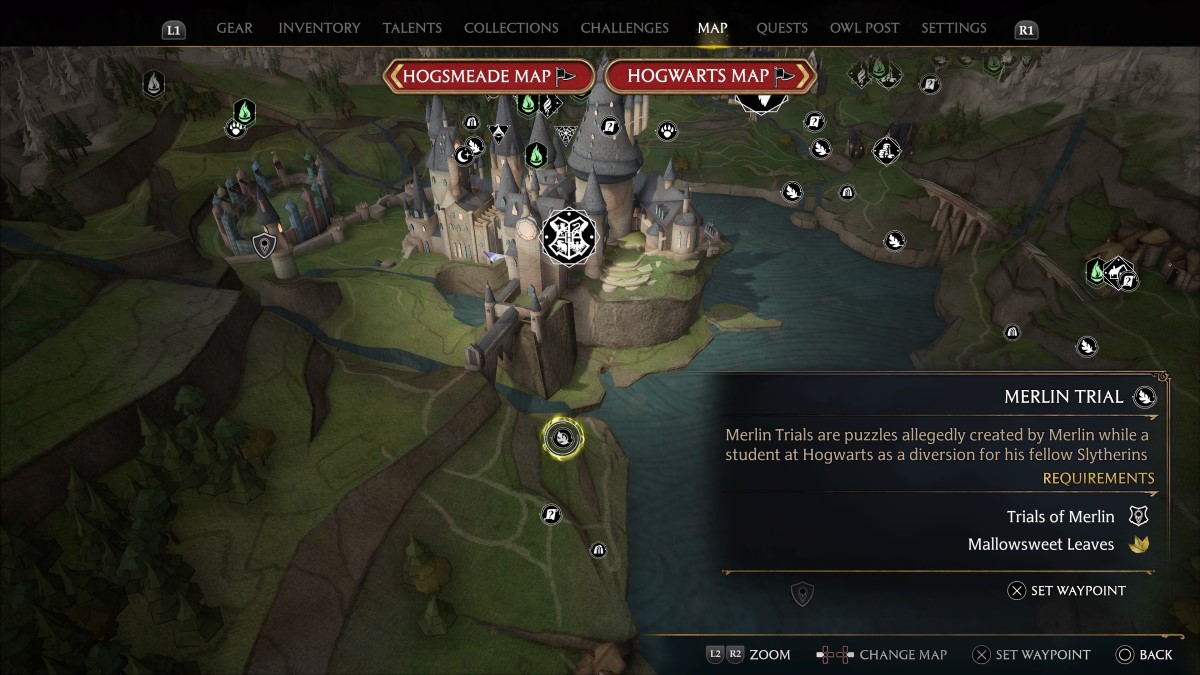Viewport: 1200px width, 675px height.
Task: Open the Talents tab
Action: (412, 28)
